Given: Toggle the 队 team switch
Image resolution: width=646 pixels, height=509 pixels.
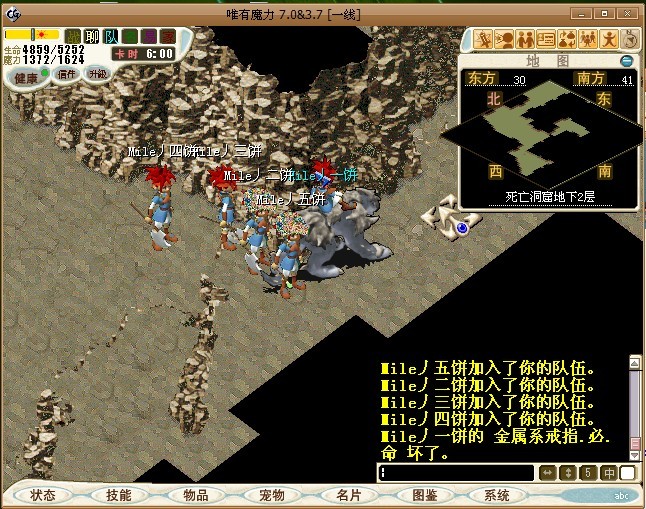Looking at the screenshot, I should coord(110,37).
